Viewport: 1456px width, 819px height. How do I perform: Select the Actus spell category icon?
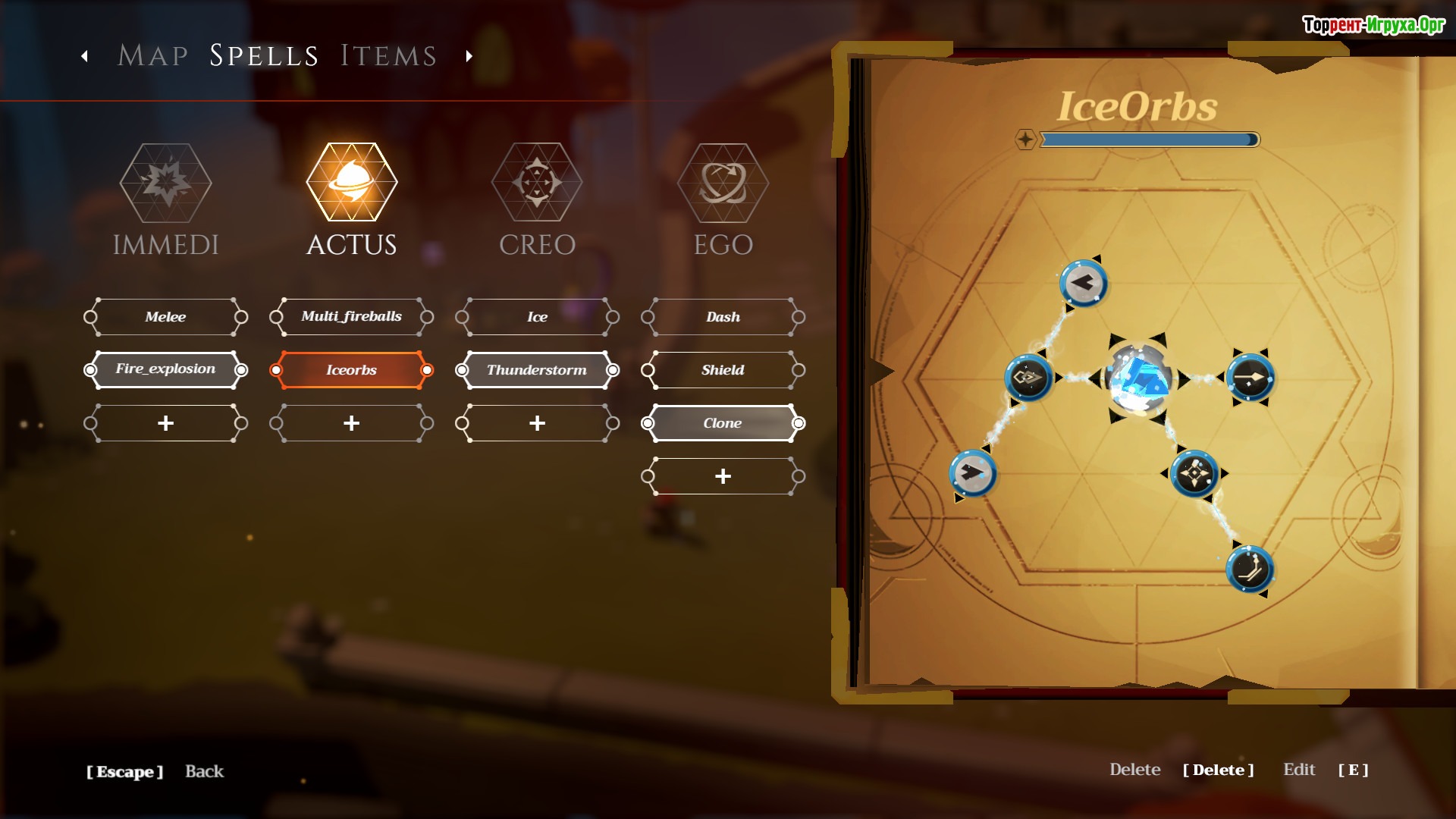coord(351,183)
